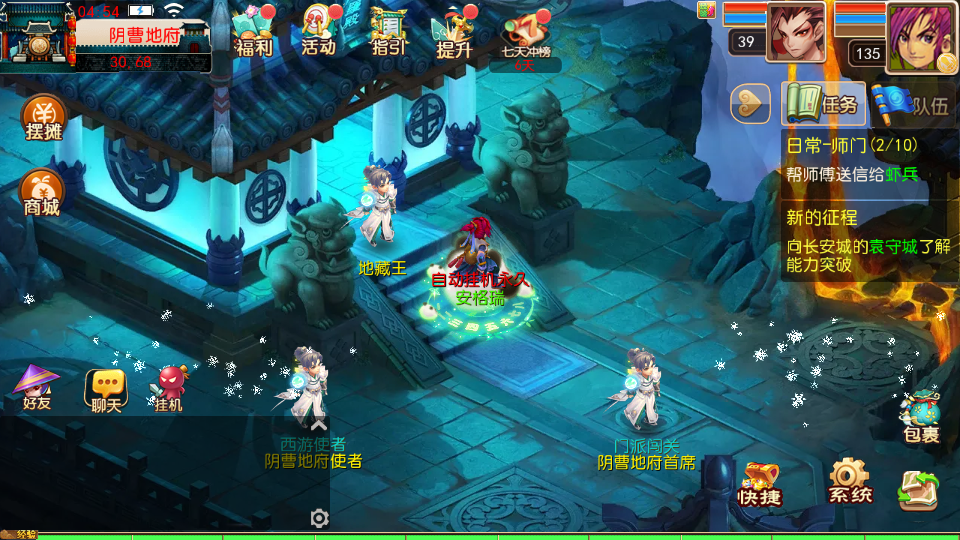Switch to the 队伍 team tab
The width and height of the screenshot is (960, 540).
tap(909, 104)
